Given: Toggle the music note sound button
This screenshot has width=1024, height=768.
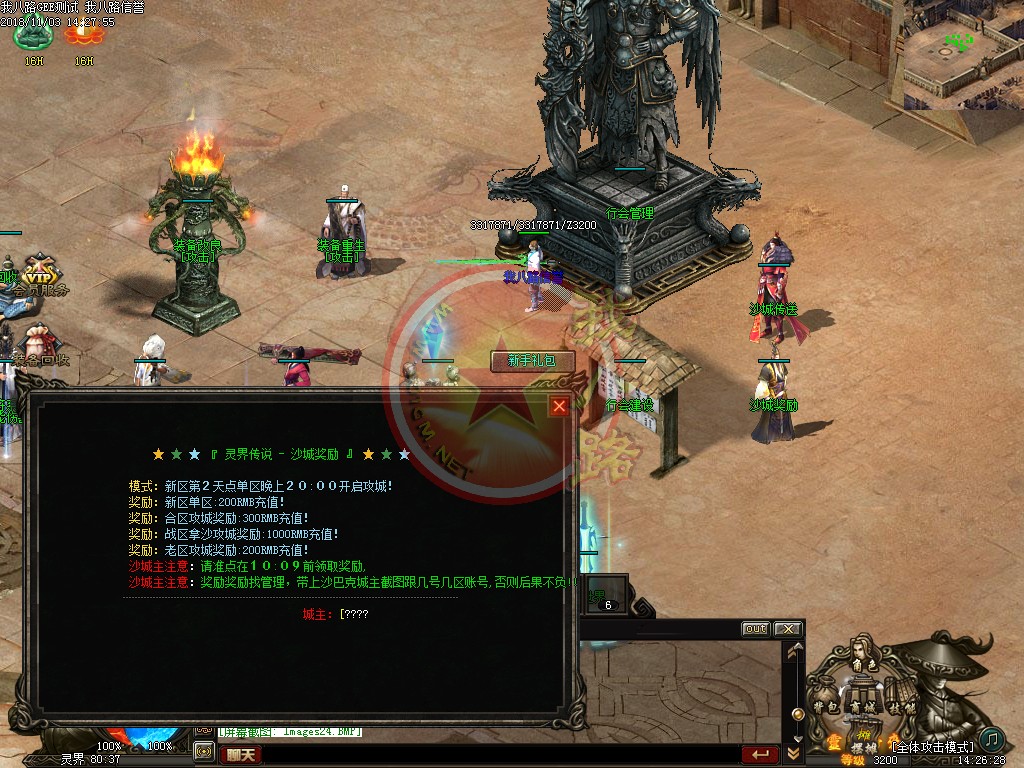Looking at the screenshot, I should point(991,739).
